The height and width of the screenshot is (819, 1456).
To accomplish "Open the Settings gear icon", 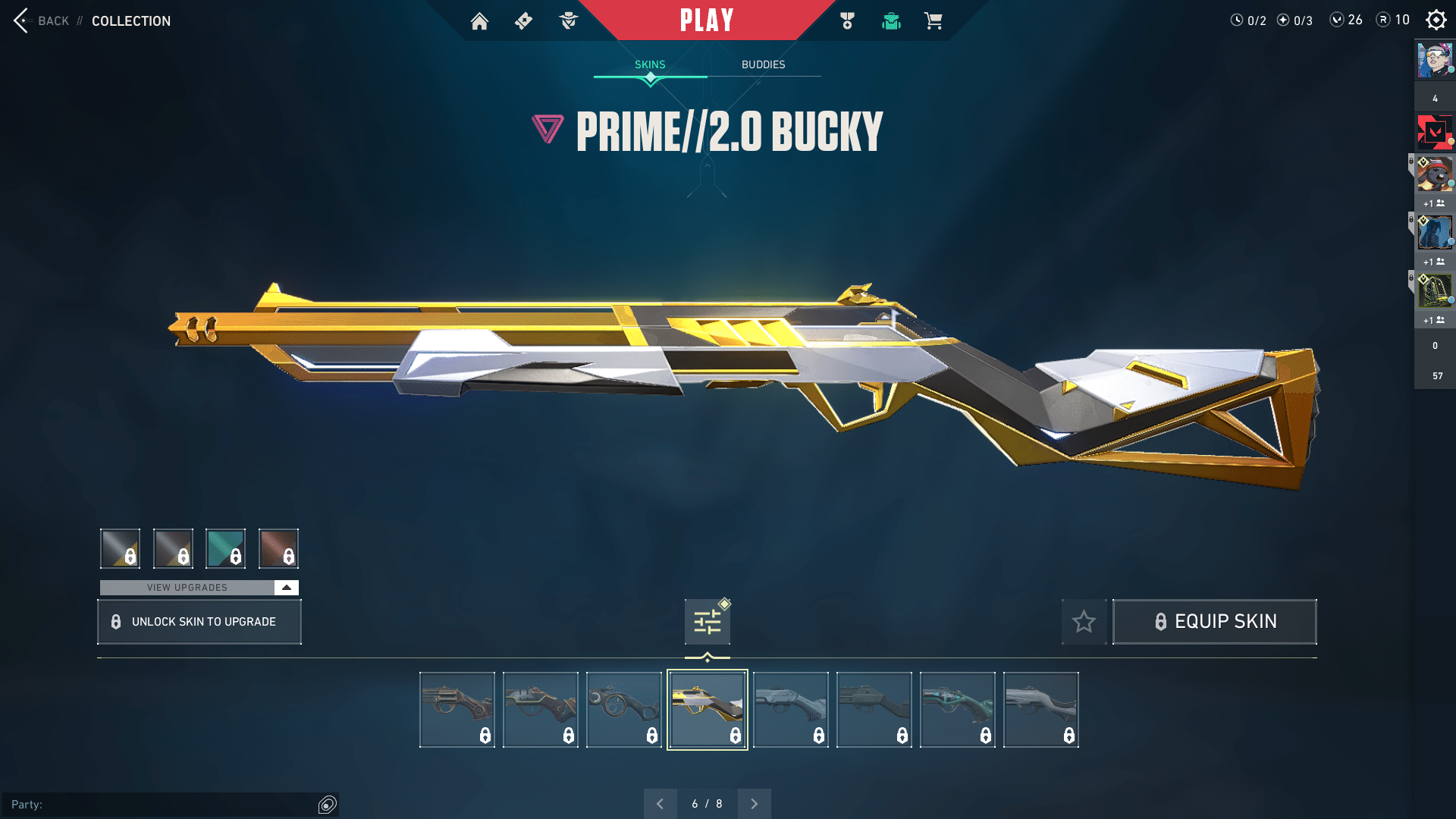I will [x=1436, y=20].
